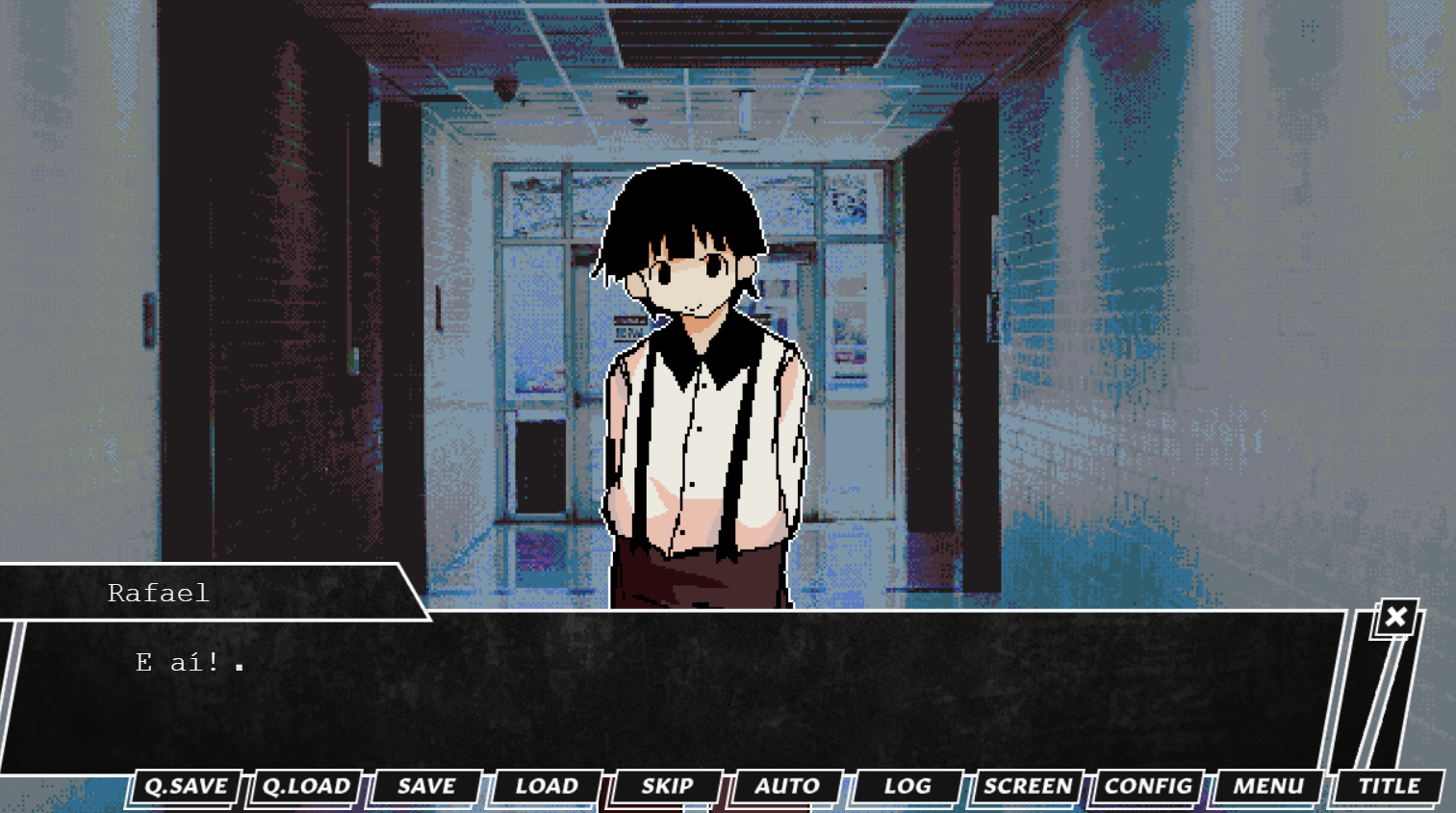Open the CONFIG settings
1456x813 pixels.
click(1148, 786)
